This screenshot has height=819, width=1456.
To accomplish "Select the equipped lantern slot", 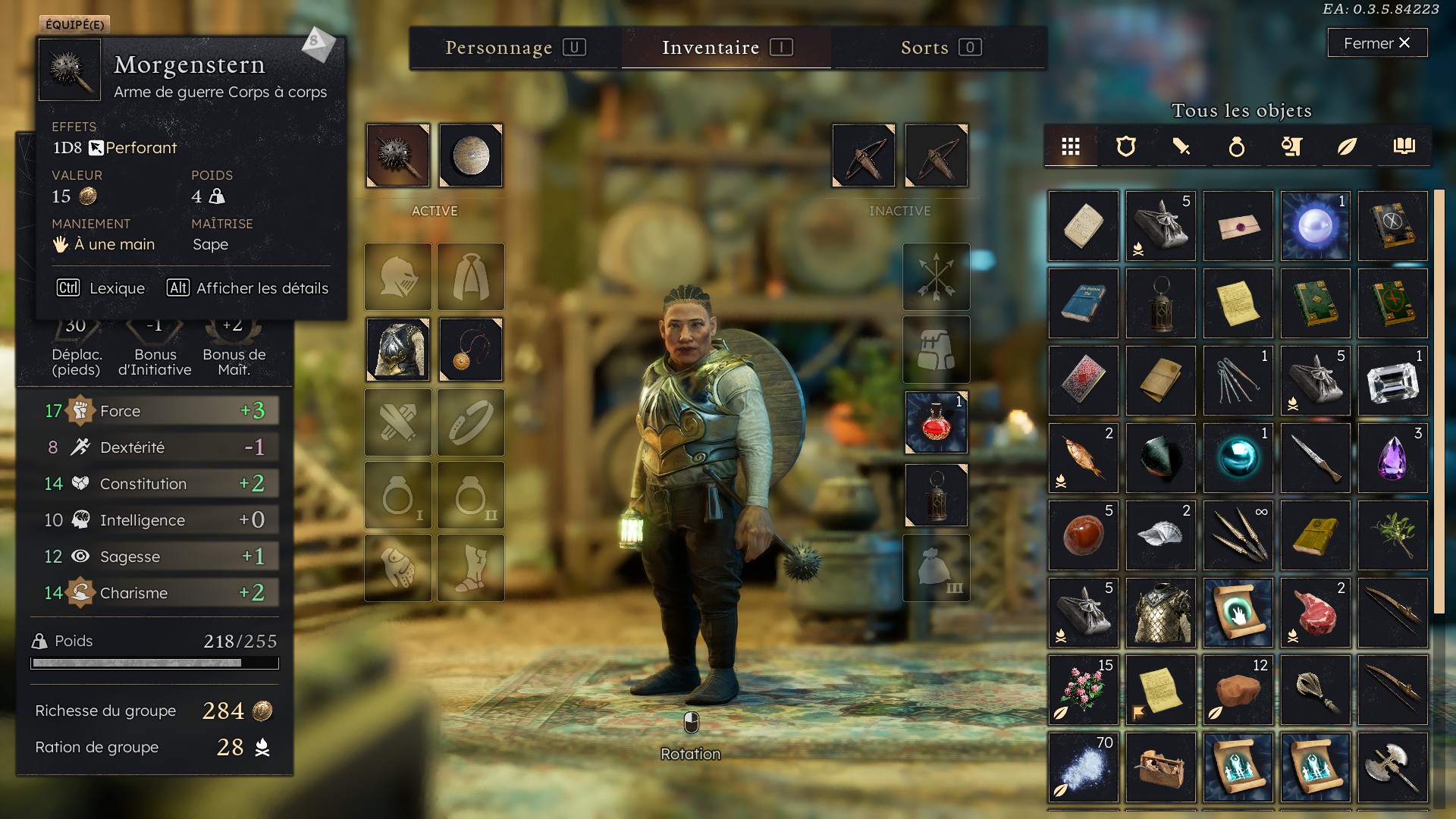I will coord(937,495).
